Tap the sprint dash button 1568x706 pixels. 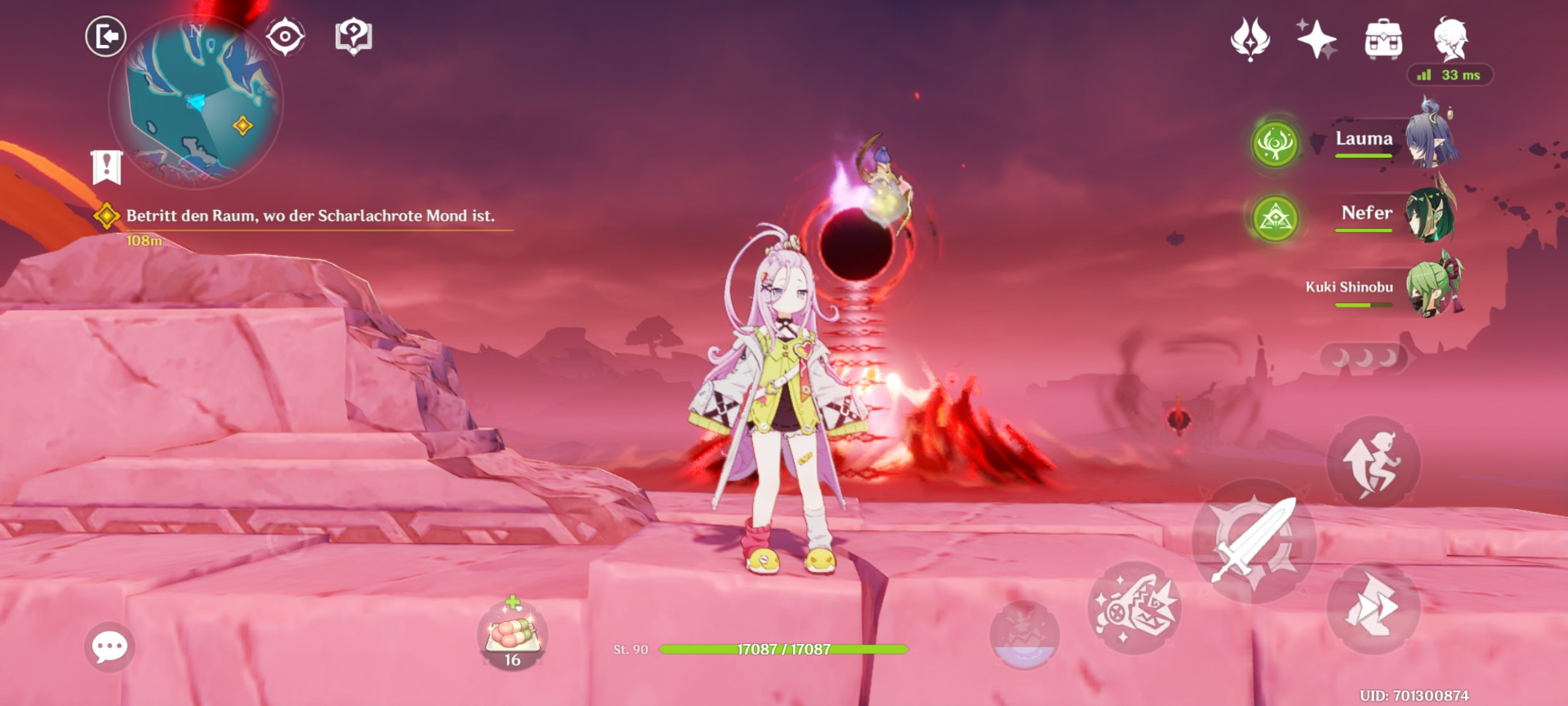1373,607
